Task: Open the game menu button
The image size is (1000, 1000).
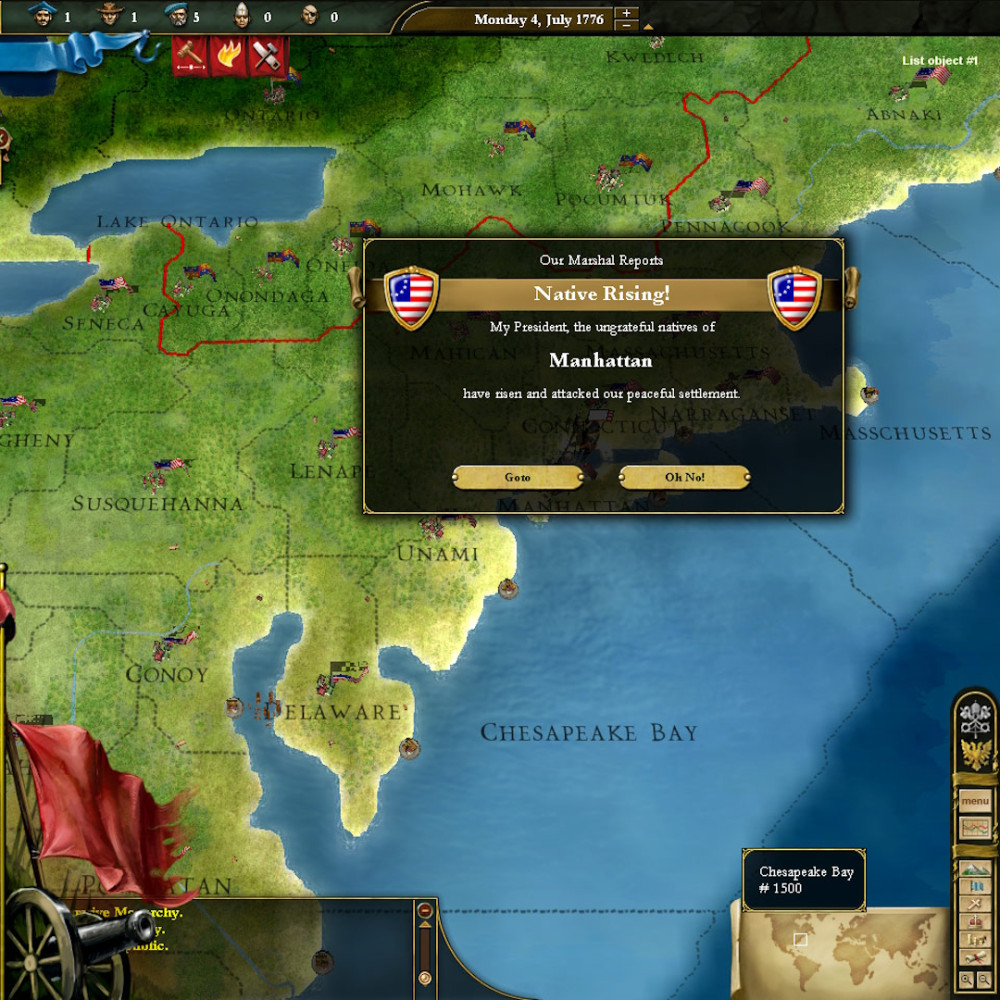Action: coord(974,801)
